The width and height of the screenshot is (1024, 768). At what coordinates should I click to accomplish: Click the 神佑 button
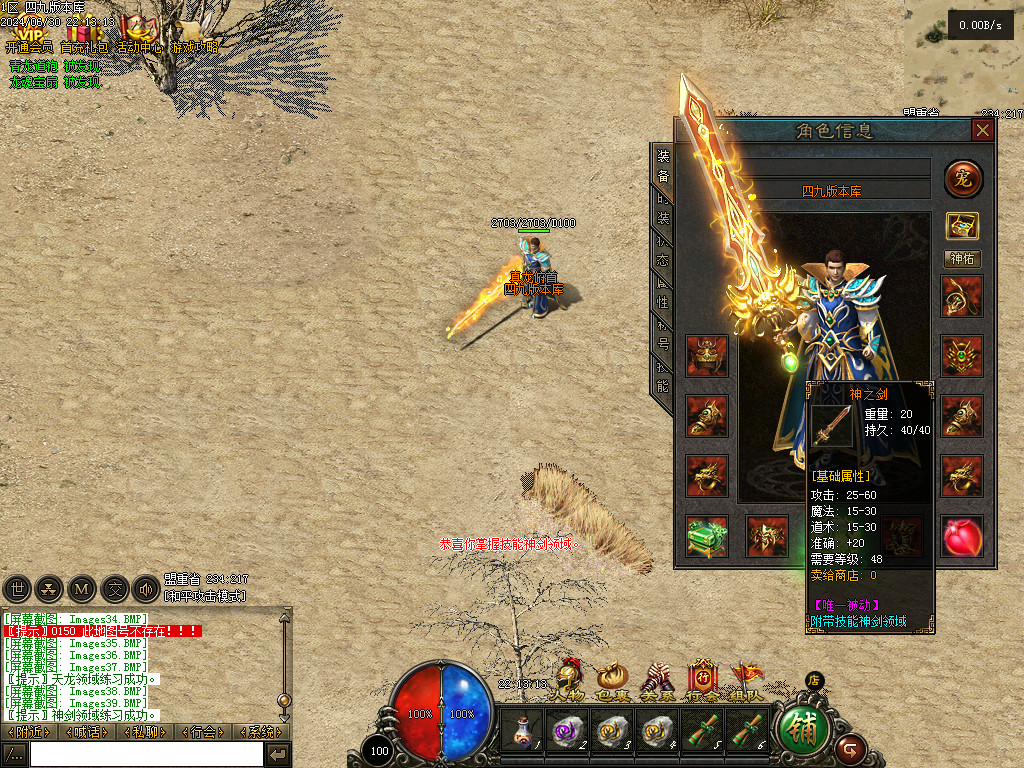963,259
